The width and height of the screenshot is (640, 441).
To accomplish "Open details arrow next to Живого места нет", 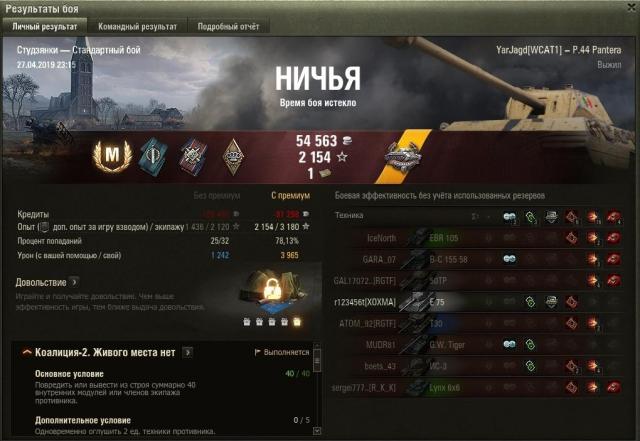I will tap(187, 352).
